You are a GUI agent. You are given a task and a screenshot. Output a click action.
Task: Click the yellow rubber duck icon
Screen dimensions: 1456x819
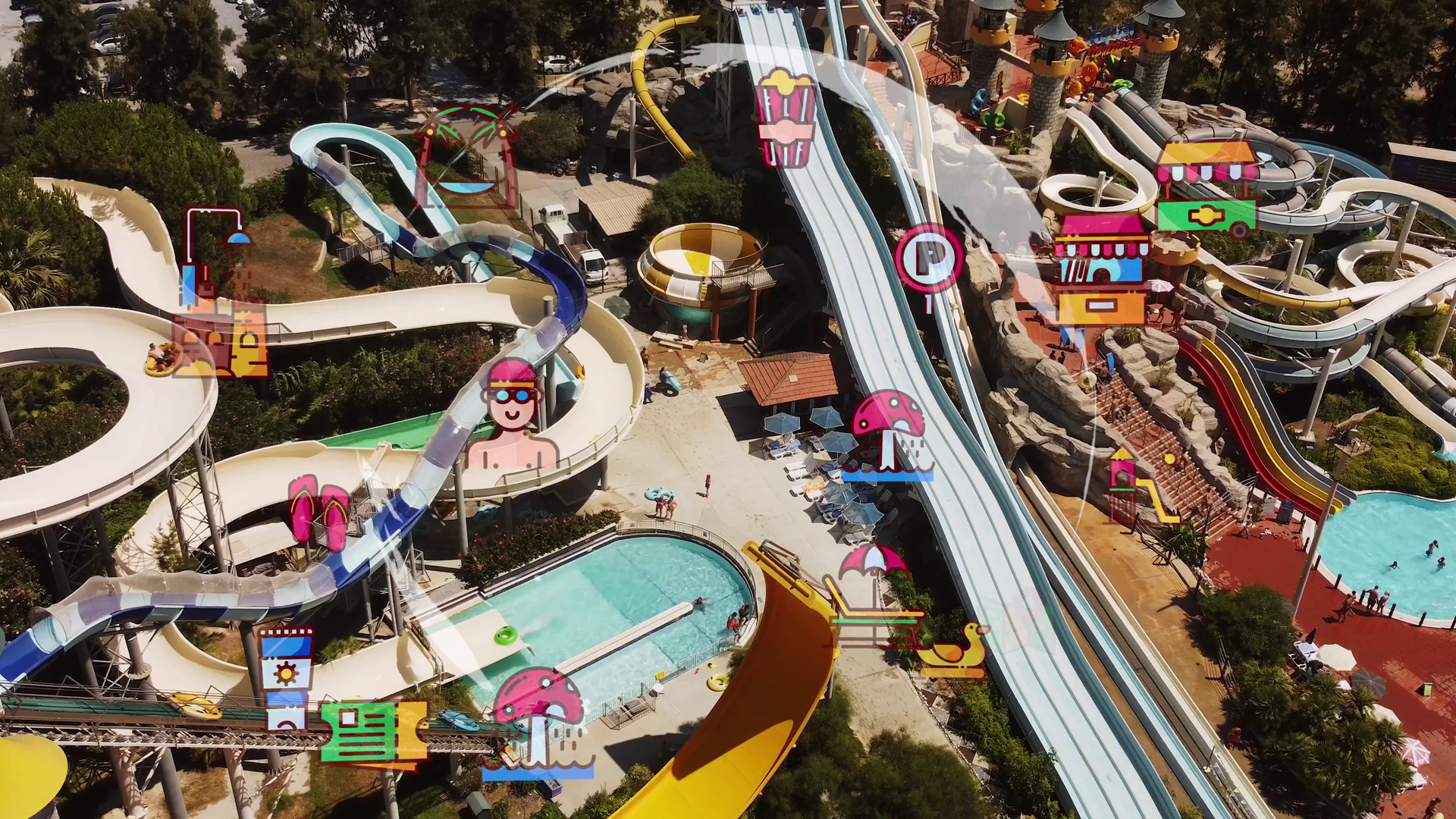[x=952, y=651]
